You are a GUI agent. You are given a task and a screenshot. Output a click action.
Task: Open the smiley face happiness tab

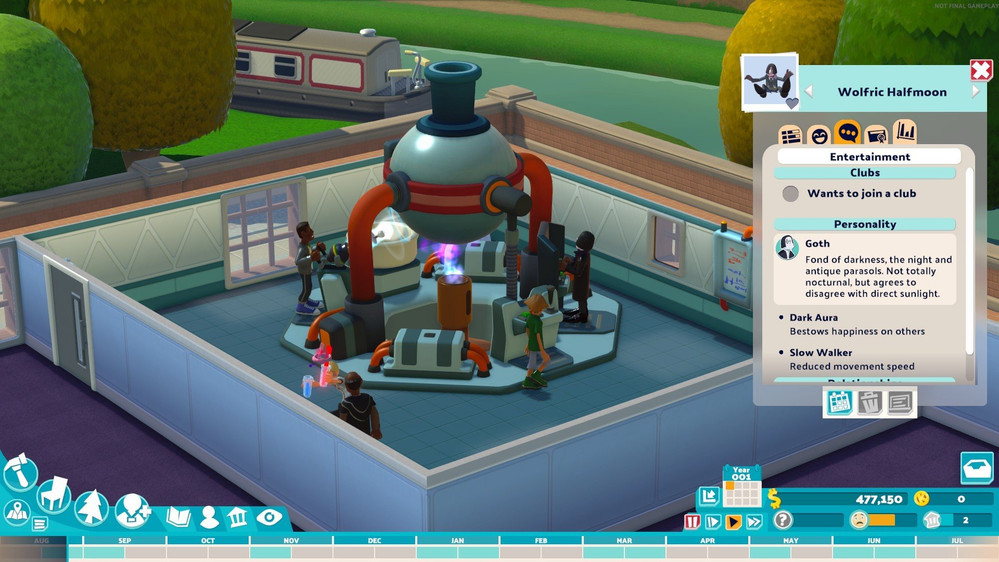point(819,135)
